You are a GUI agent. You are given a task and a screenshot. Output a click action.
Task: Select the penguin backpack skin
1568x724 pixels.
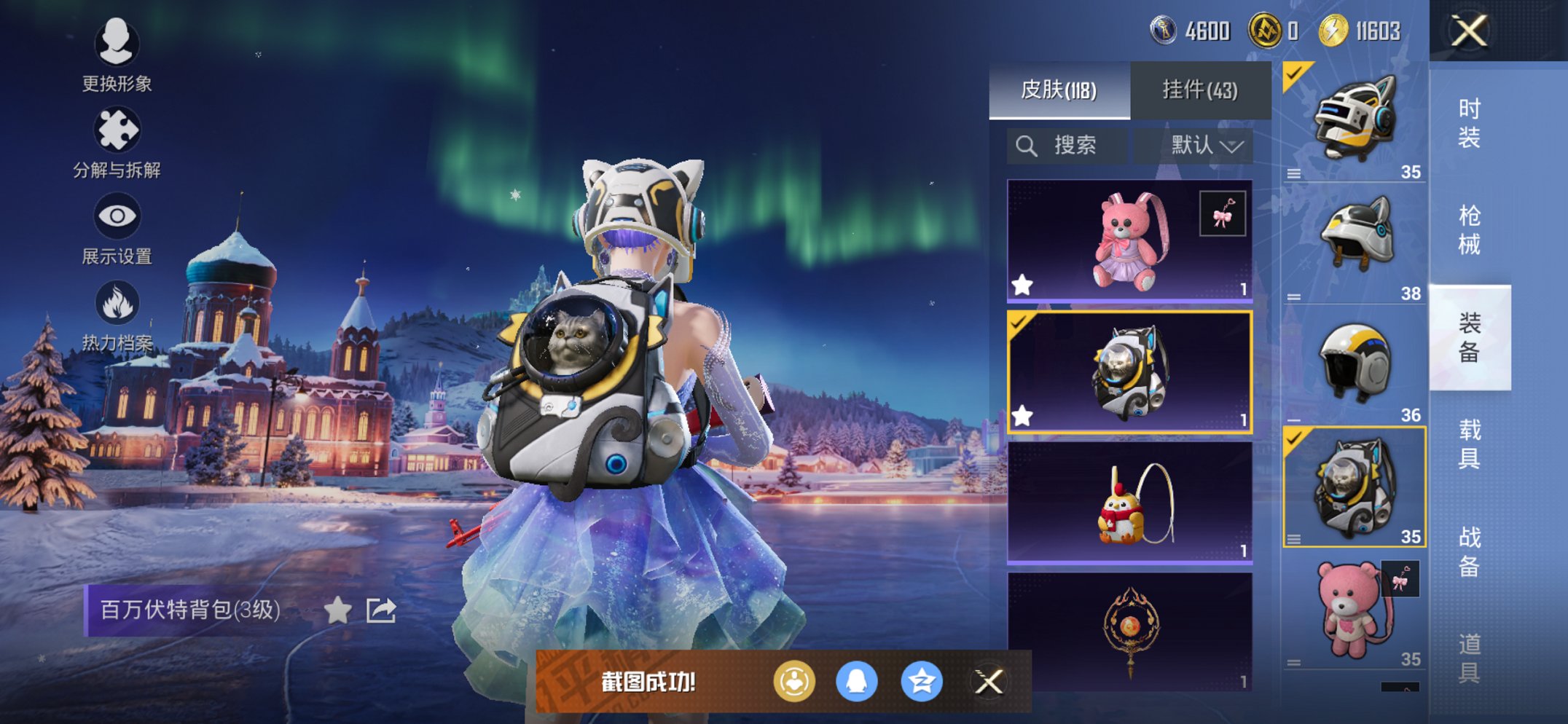pyautogui.click(x=1129, y=503)
